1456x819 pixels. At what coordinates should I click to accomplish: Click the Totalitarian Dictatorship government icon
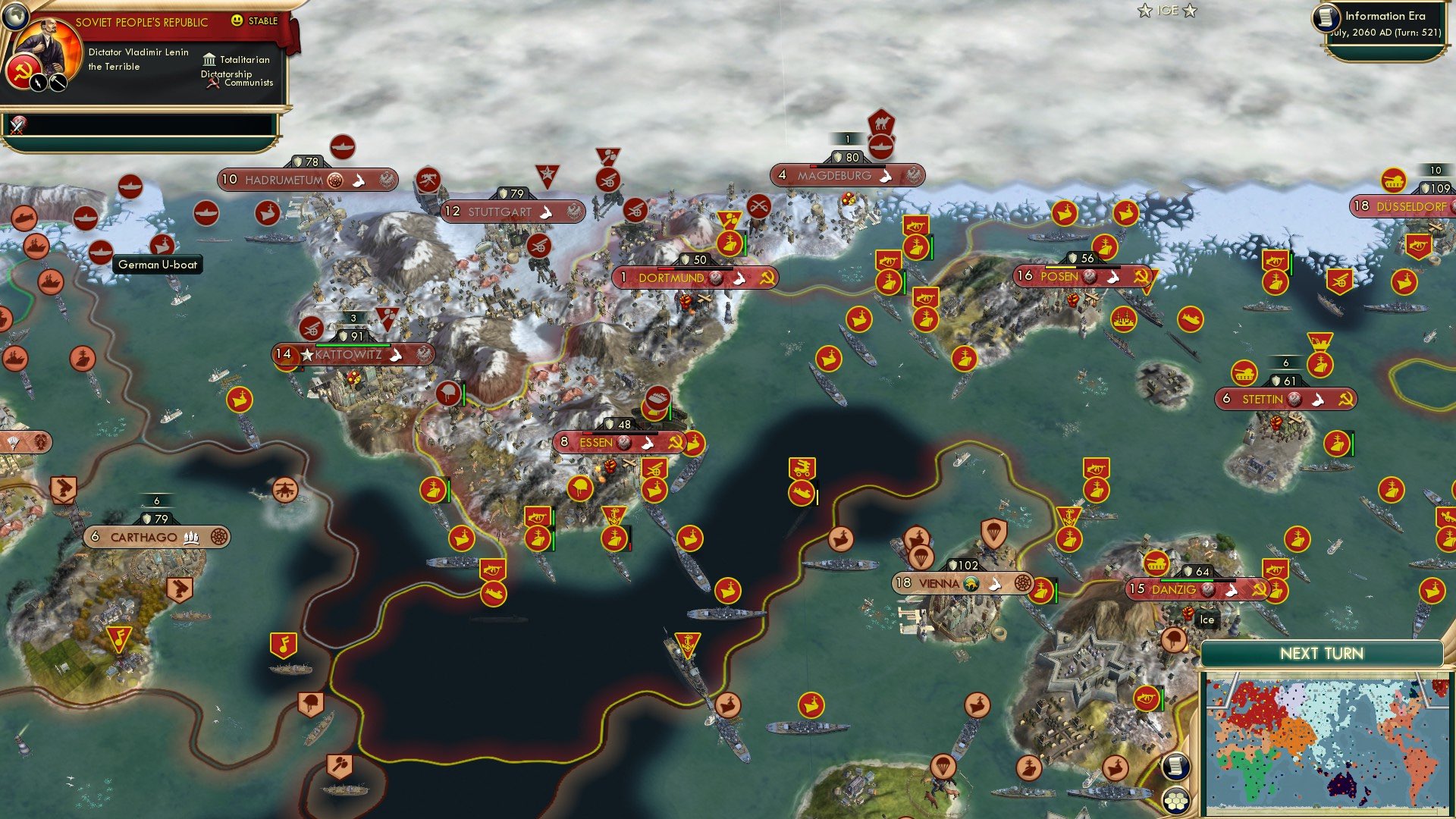coord(208,60)
